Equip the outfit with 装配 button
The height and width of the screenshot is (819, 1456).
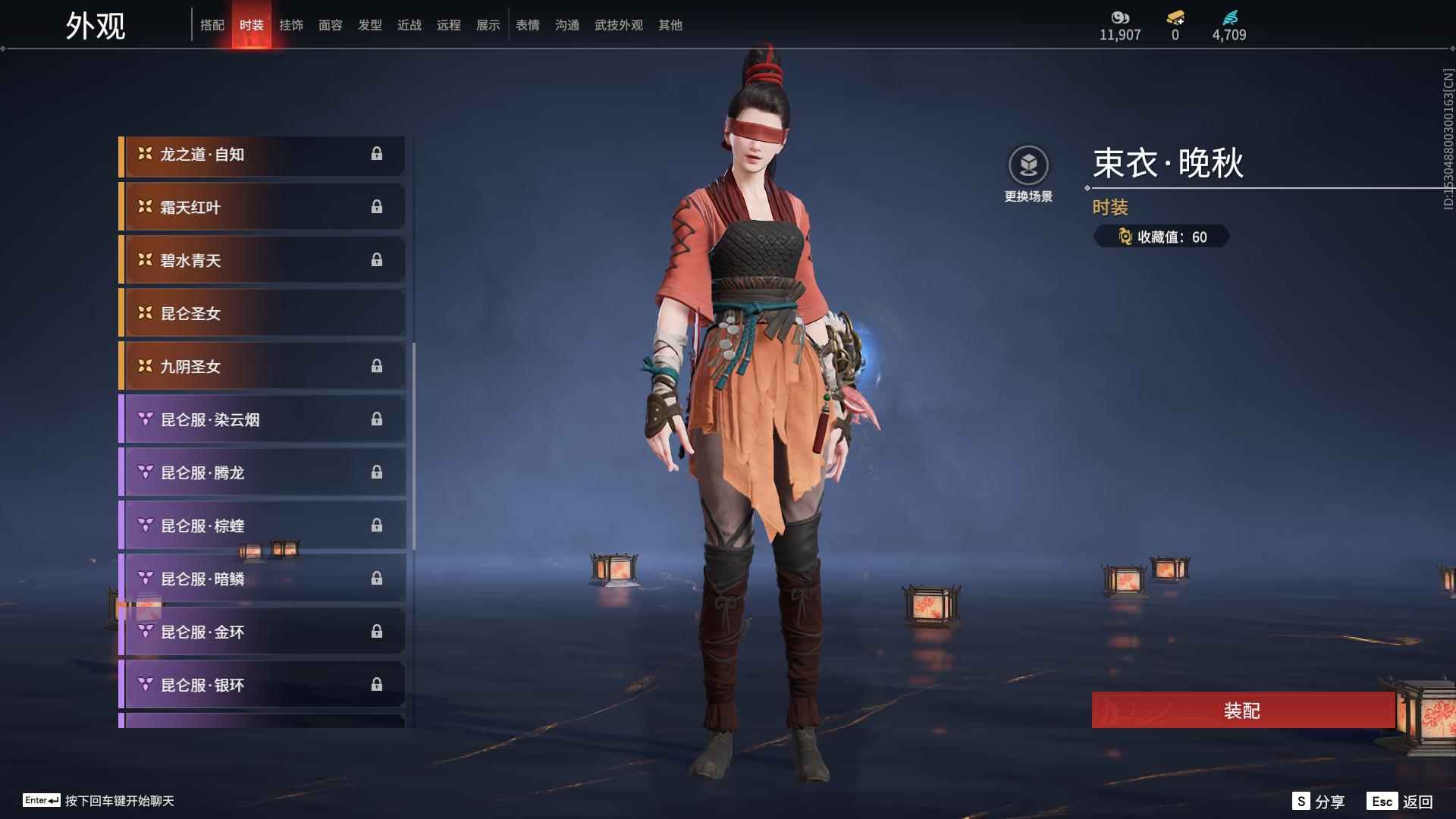pos(1242,711)
